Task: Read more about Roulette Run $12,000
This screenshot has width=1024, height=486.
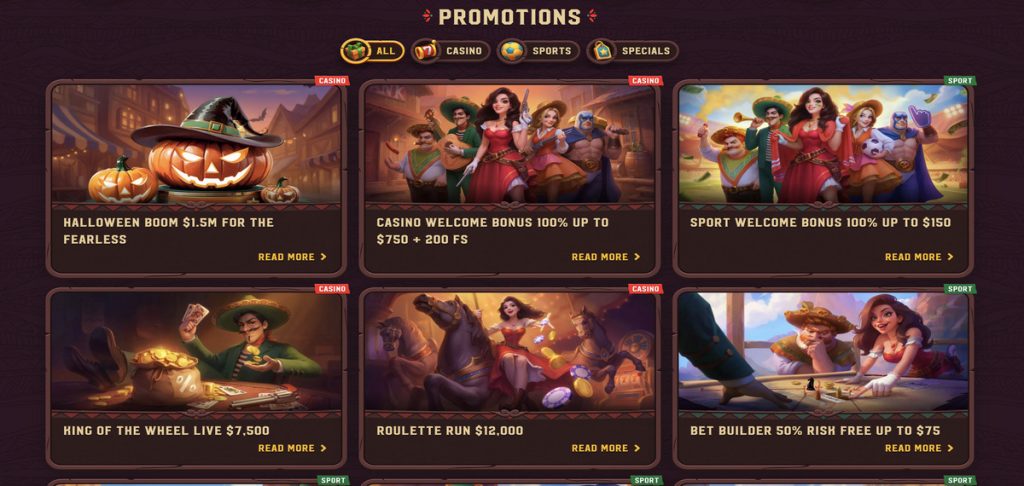Action: (x=605, y=448)
